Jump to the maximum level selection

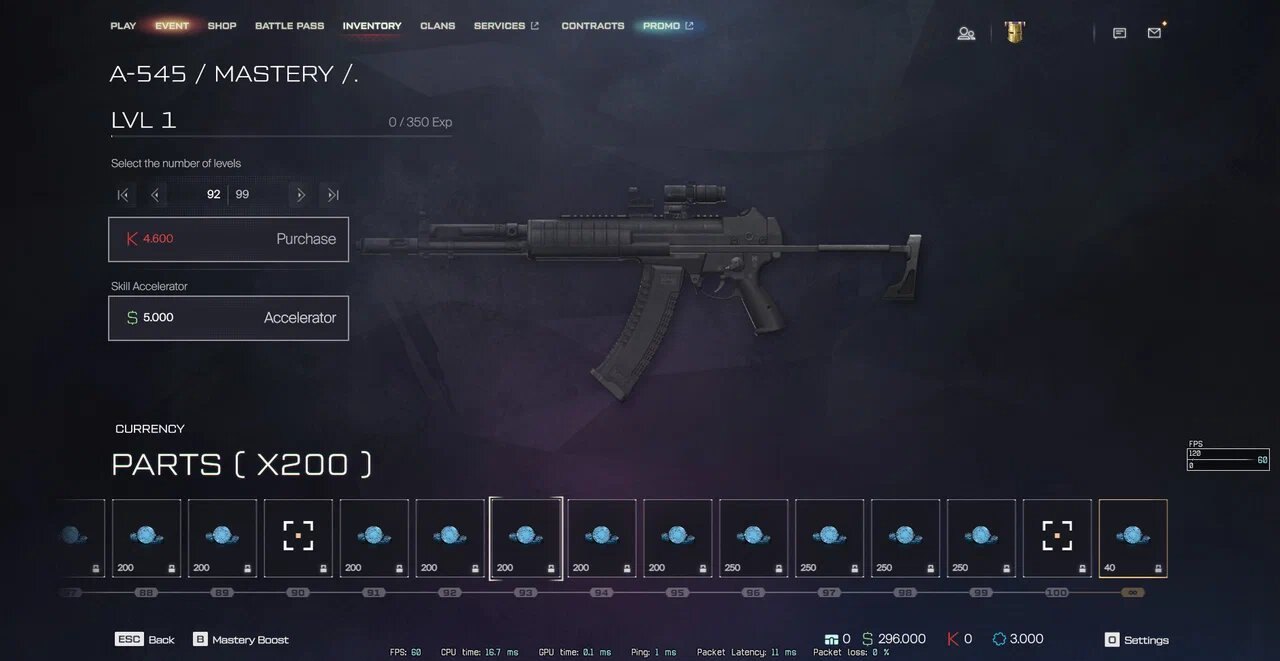333,195
